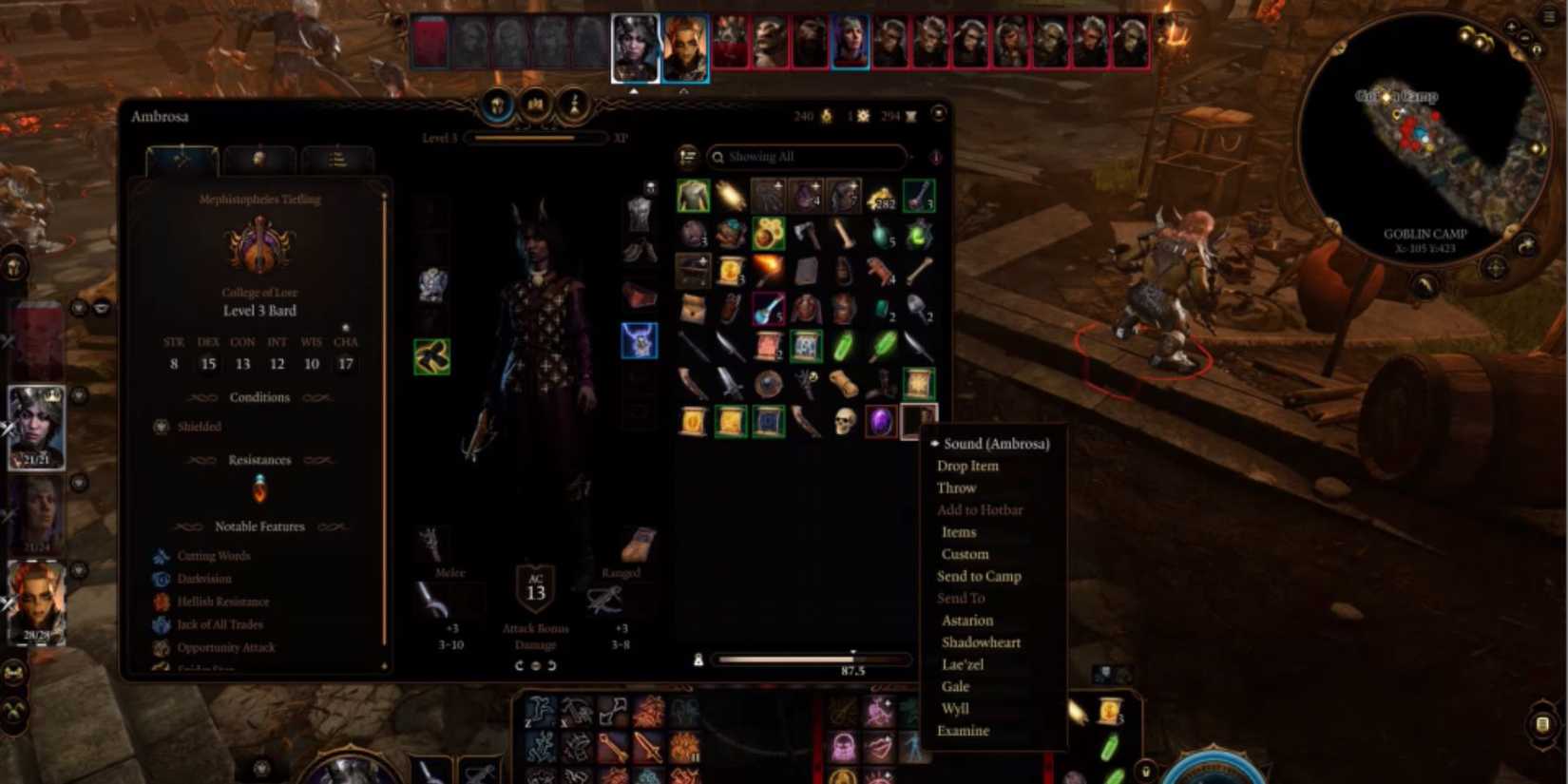Screen dimensions: 1568x784
Task: Send the item to Shadowheart
Action: tap(982, 642)
